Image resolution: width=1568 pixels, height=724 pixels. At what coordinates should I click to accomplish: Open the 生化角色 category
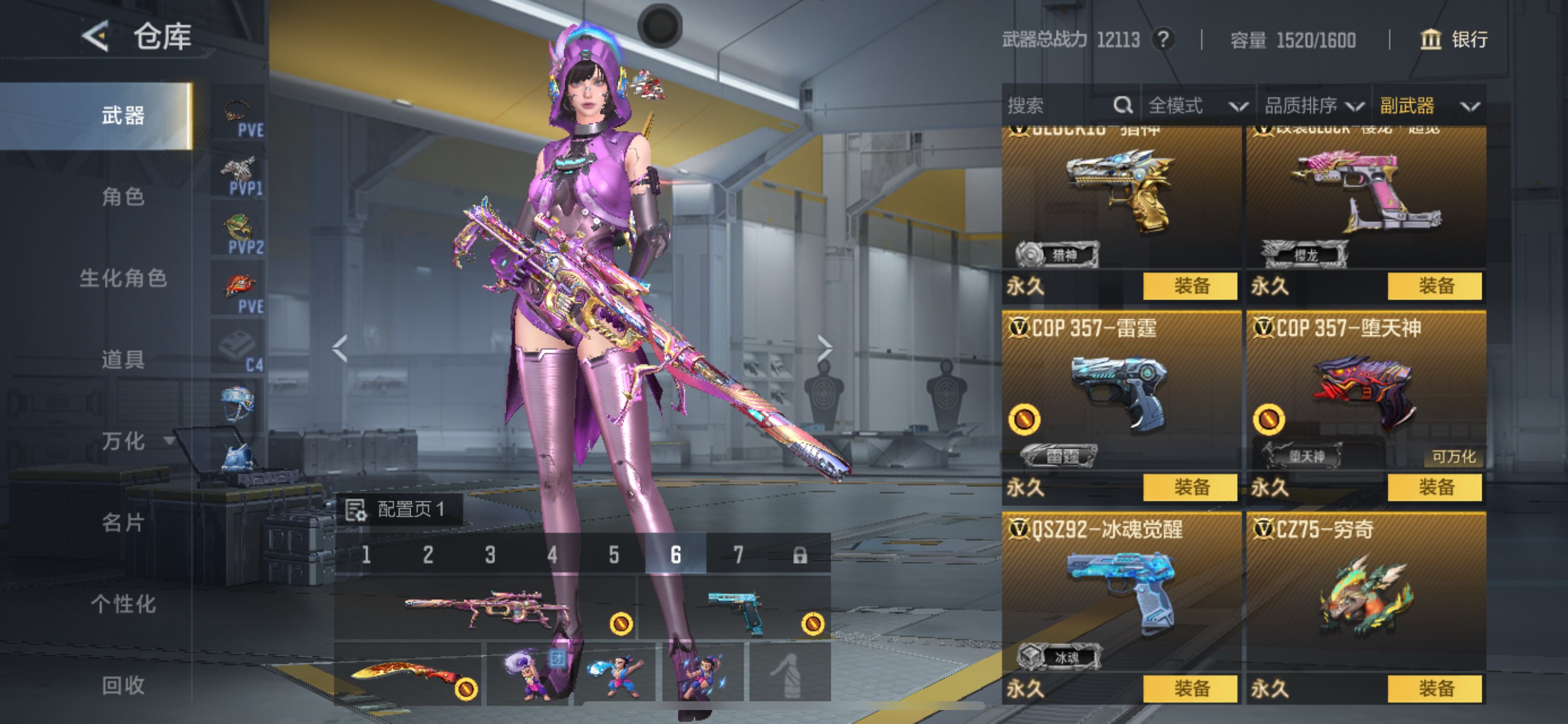[123, 278]
